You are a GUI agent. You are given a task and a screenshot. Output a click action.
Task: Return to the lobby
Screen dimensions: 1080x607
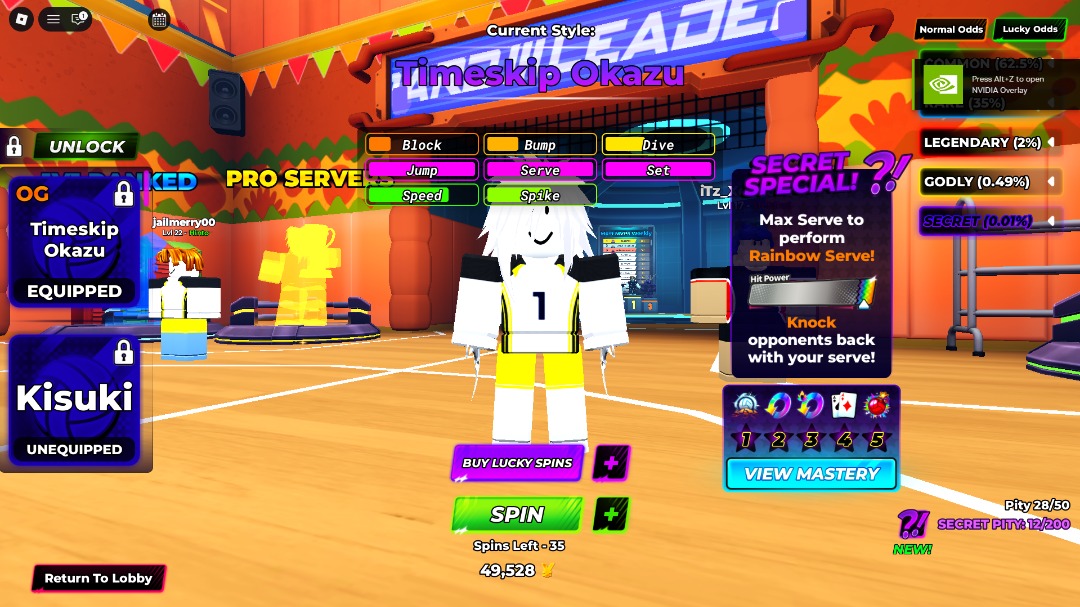pos(98,578)
